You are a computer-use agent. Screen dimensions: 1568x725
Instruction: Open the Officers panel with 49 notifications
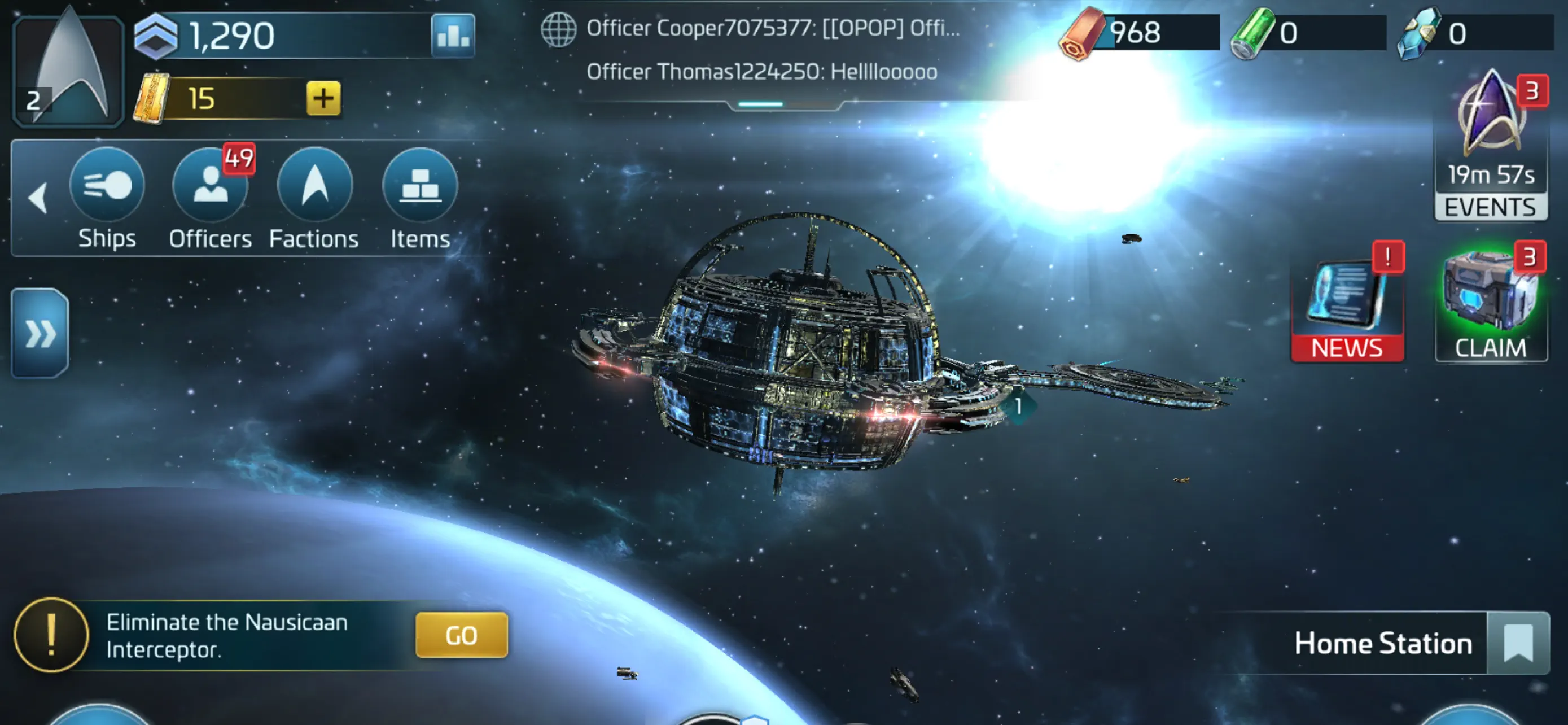click(x=211, y=186)
